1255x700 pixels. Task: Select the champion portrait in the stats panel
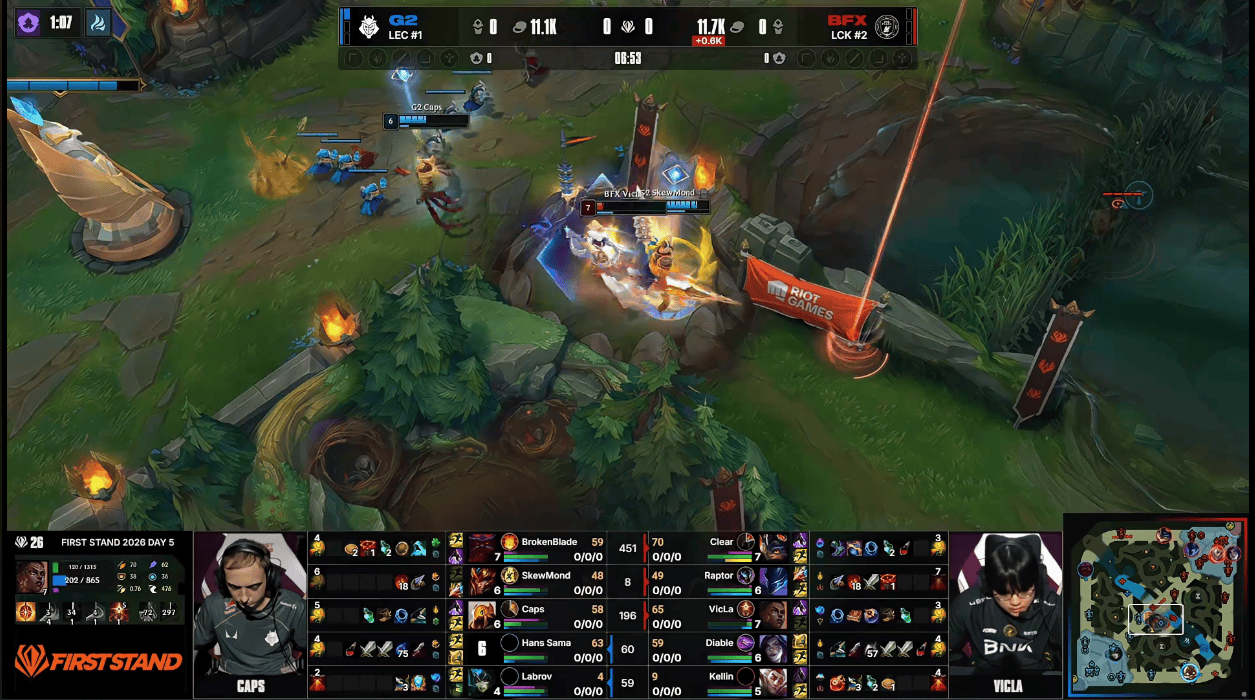(x=30, y=576)
